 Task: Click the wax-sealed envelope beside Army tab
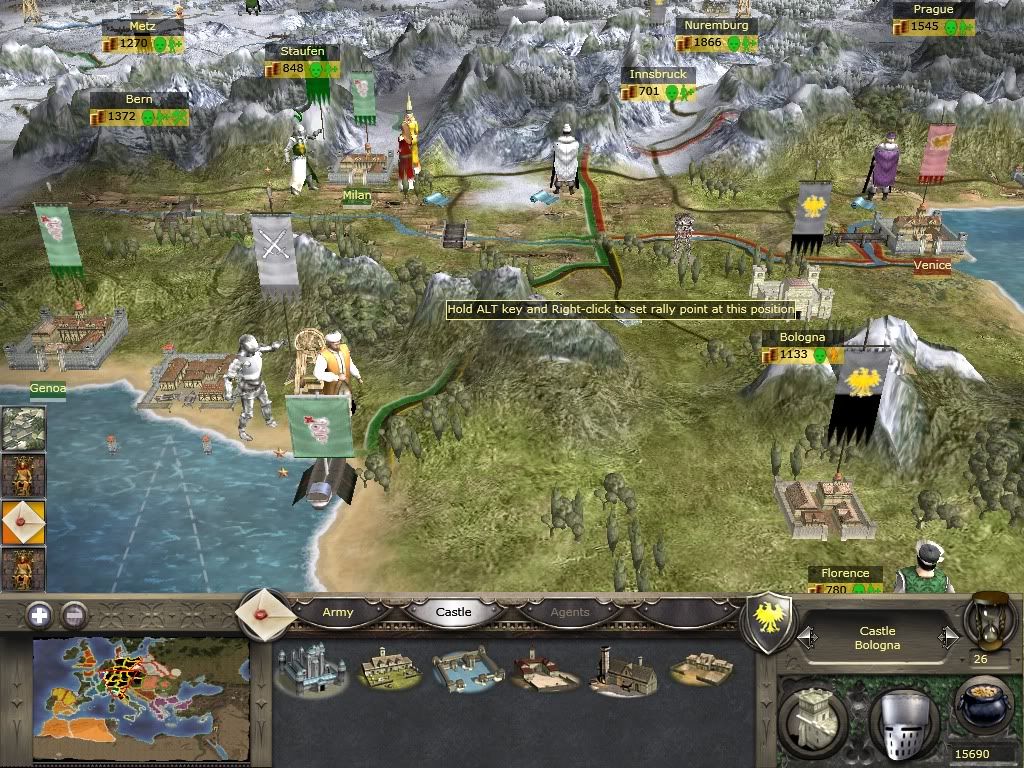265,612
